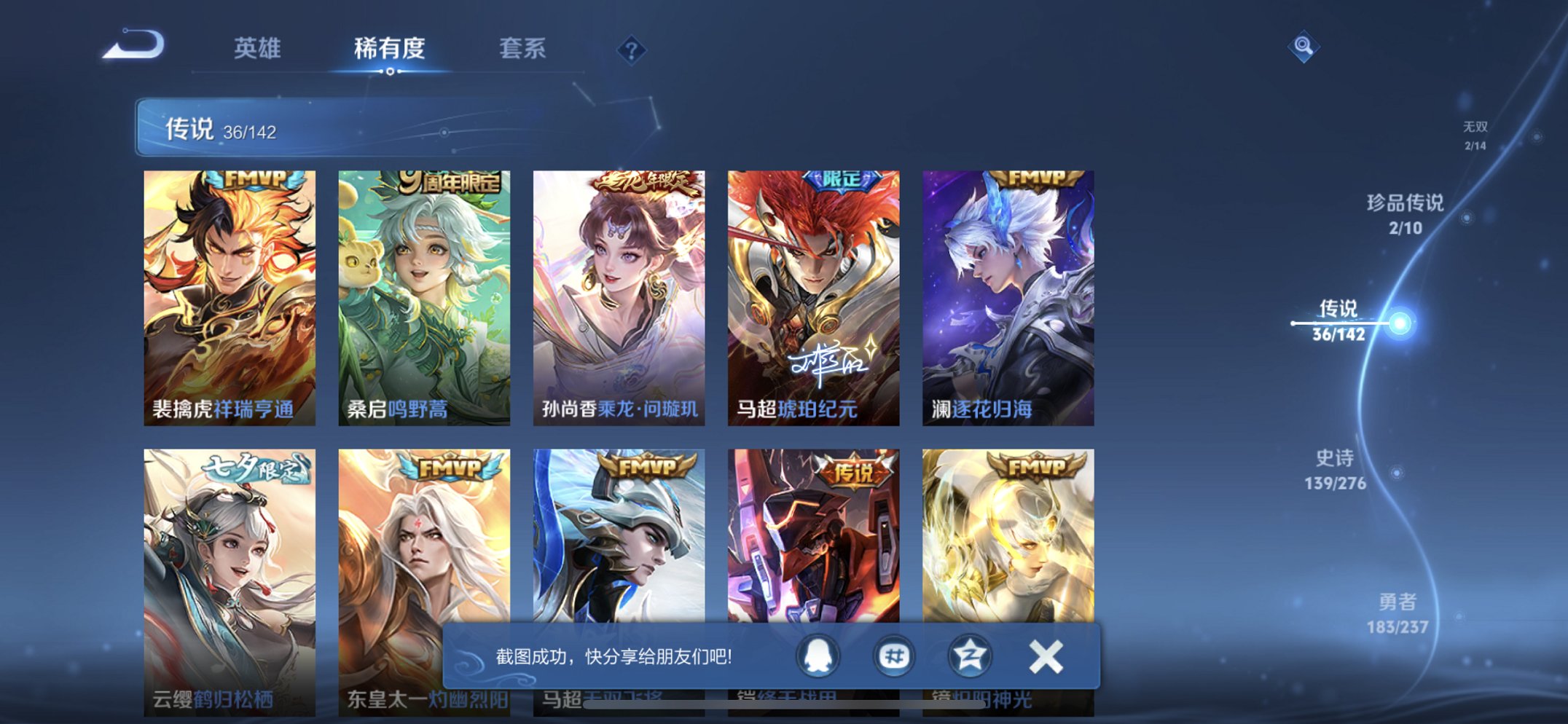Open the 澜 逐花归海 skin thumbnail
The height and width of the screenshot is (724, 1568).
pos(1013,290)
